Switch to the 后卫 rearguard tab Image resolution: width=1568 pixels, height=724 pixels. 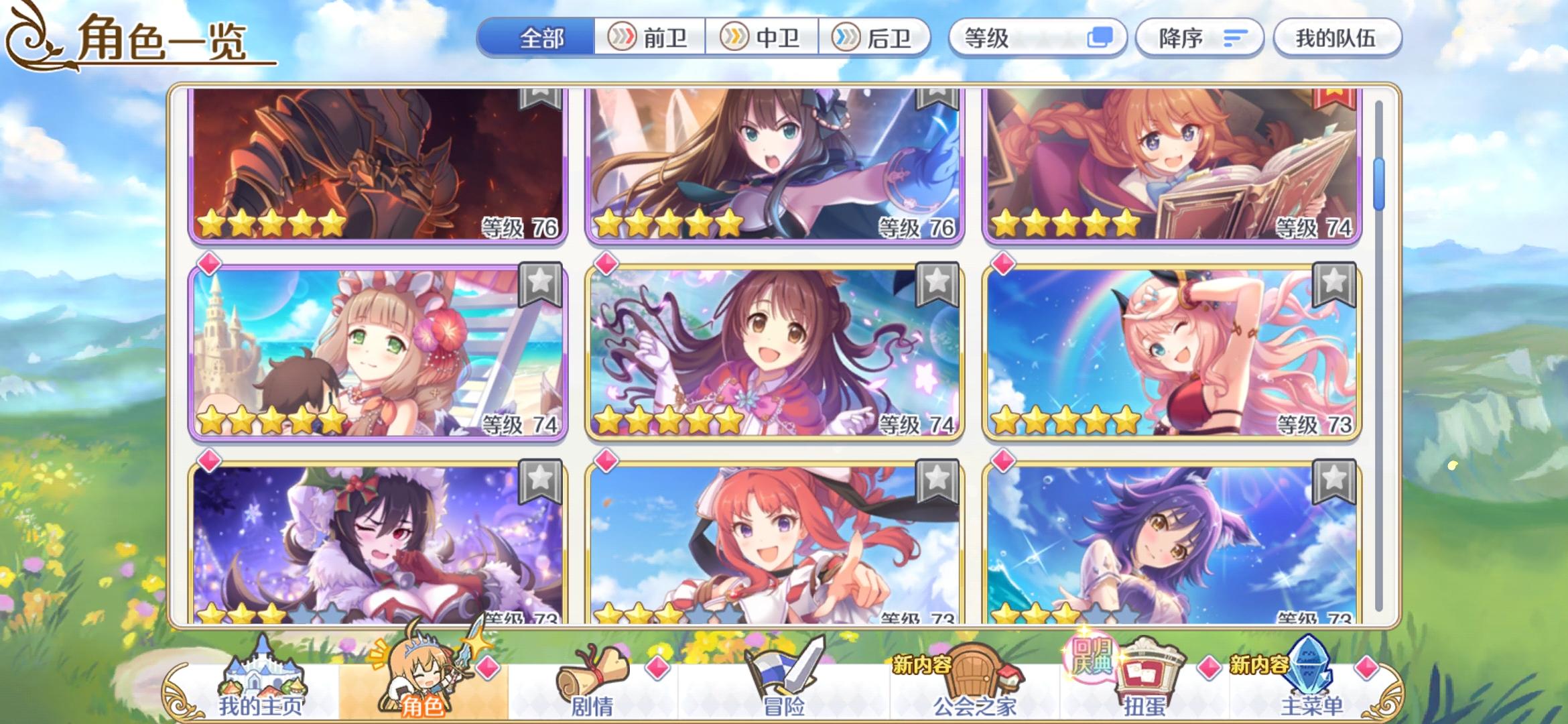(x=878, y=38)
